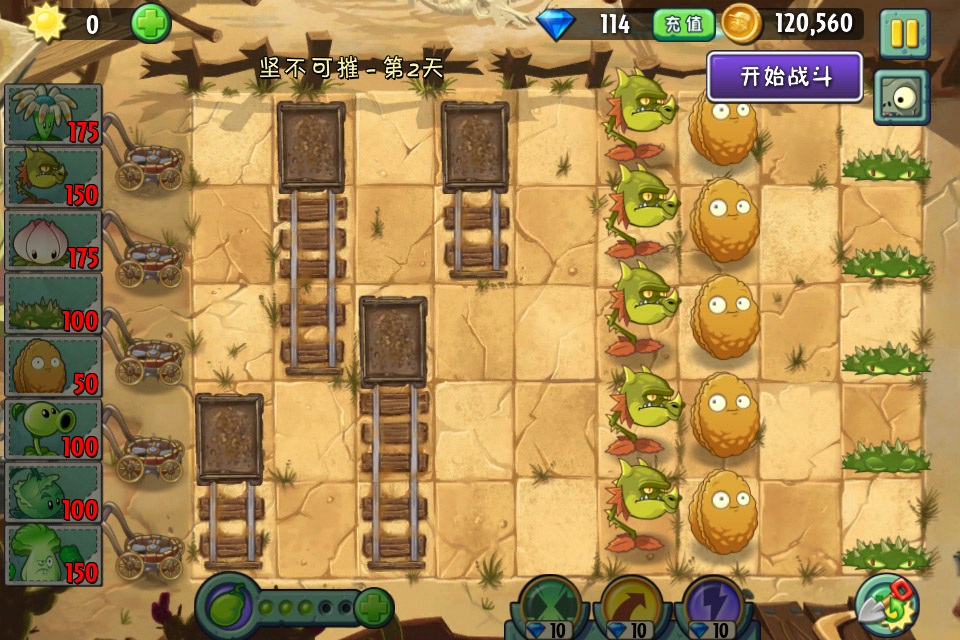Start the battle with the purple 开始战斗 button
The height and width of the screenshot is (640, 960).
click(x=785, y=77)
